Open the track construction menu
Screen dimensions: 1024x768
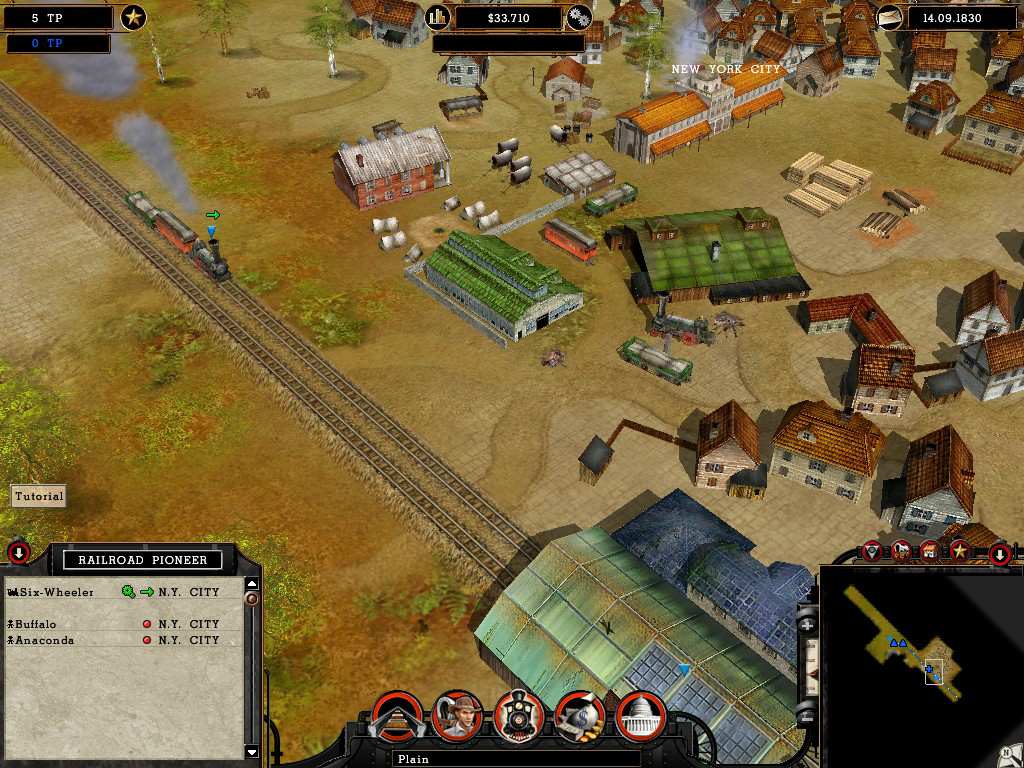(x=397, y=716)
